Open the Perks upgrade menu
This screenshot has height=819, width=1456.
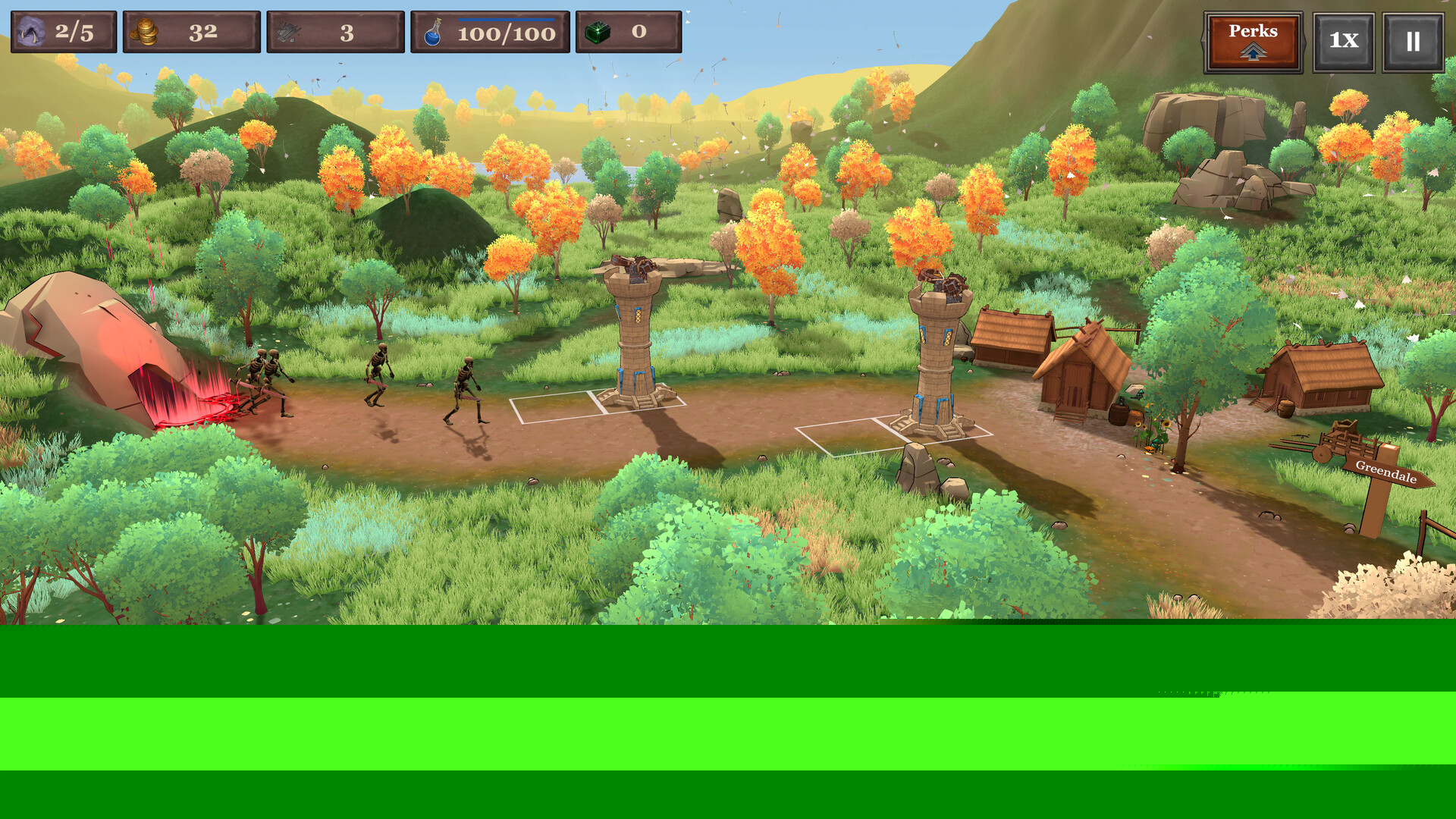1253,42
